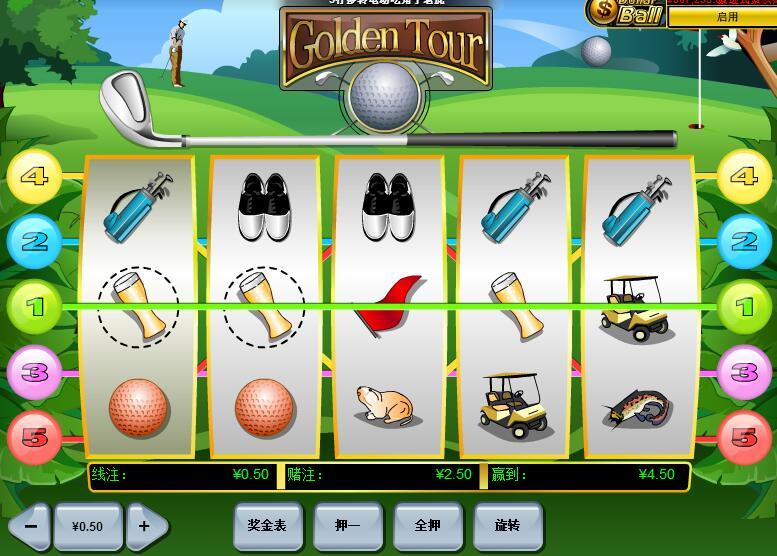The width and height of the screenshot is (777, 556).
Task: Choose 全押 to bet the maximum
Action: (x=427, y=525)
